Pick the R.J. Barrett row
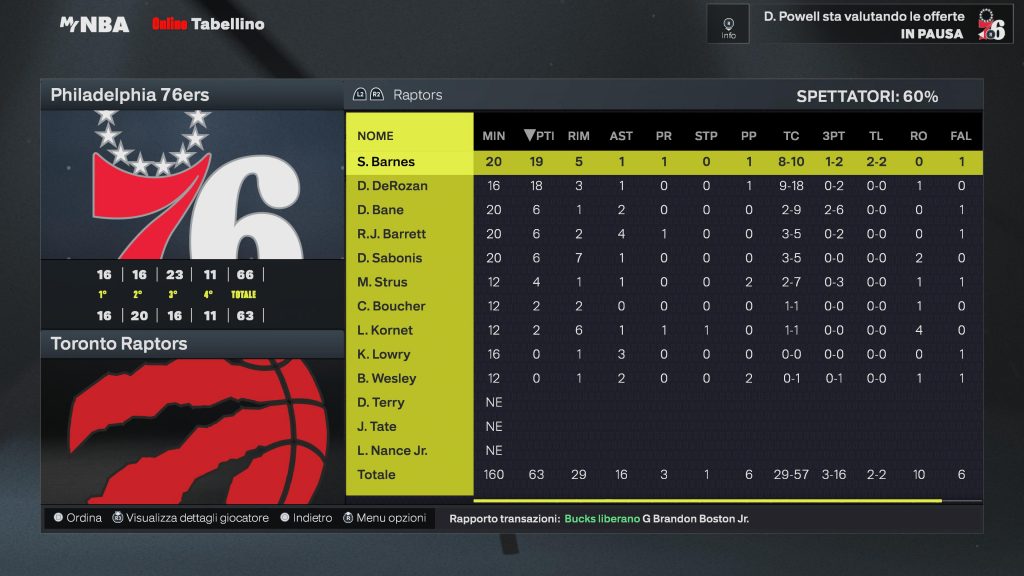The image size is (1024, 576). pos(392,234)
